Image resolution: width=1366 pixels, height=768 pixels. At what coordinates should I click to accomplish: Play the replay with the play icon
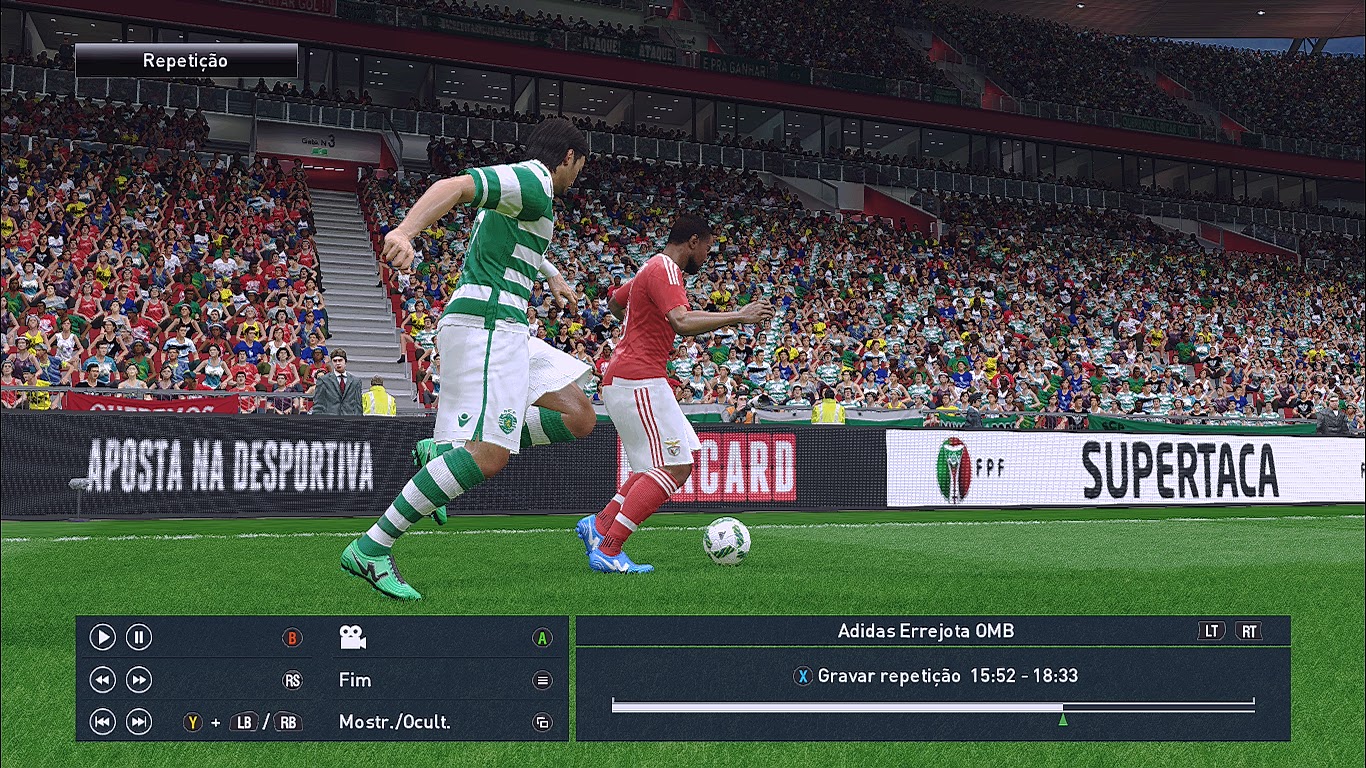tap(103, 637)
